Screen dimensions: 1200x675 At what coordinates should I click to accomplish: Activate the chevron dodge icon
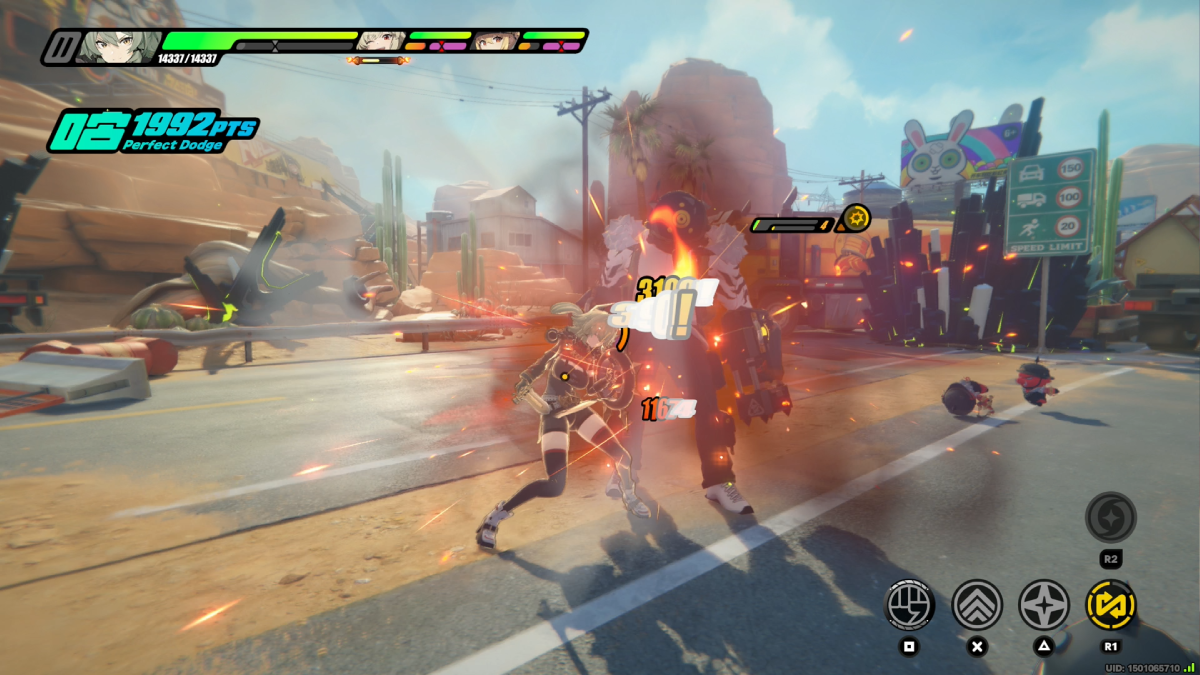pos(977,605)
